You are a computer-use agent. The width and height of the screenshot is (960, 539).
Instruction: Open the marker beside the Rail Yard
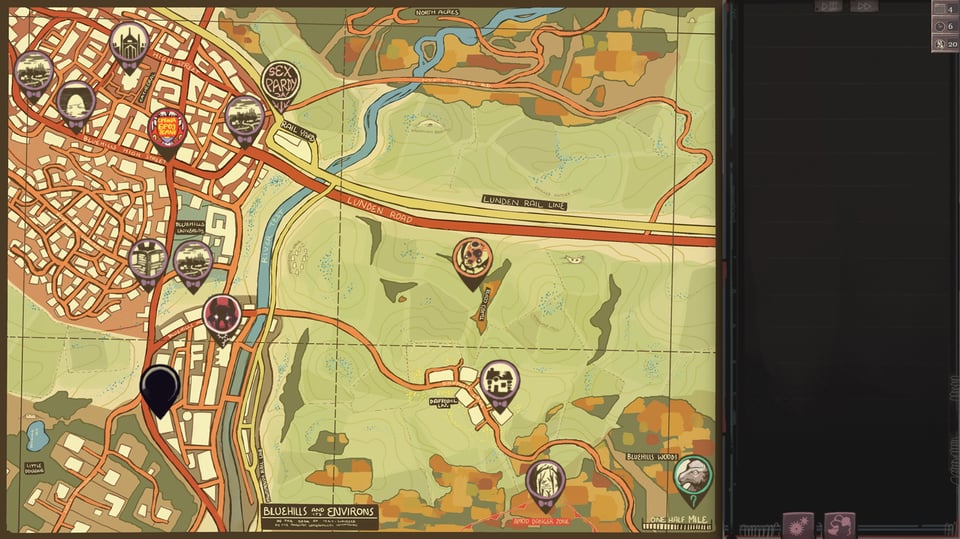[x=244, y=117]
